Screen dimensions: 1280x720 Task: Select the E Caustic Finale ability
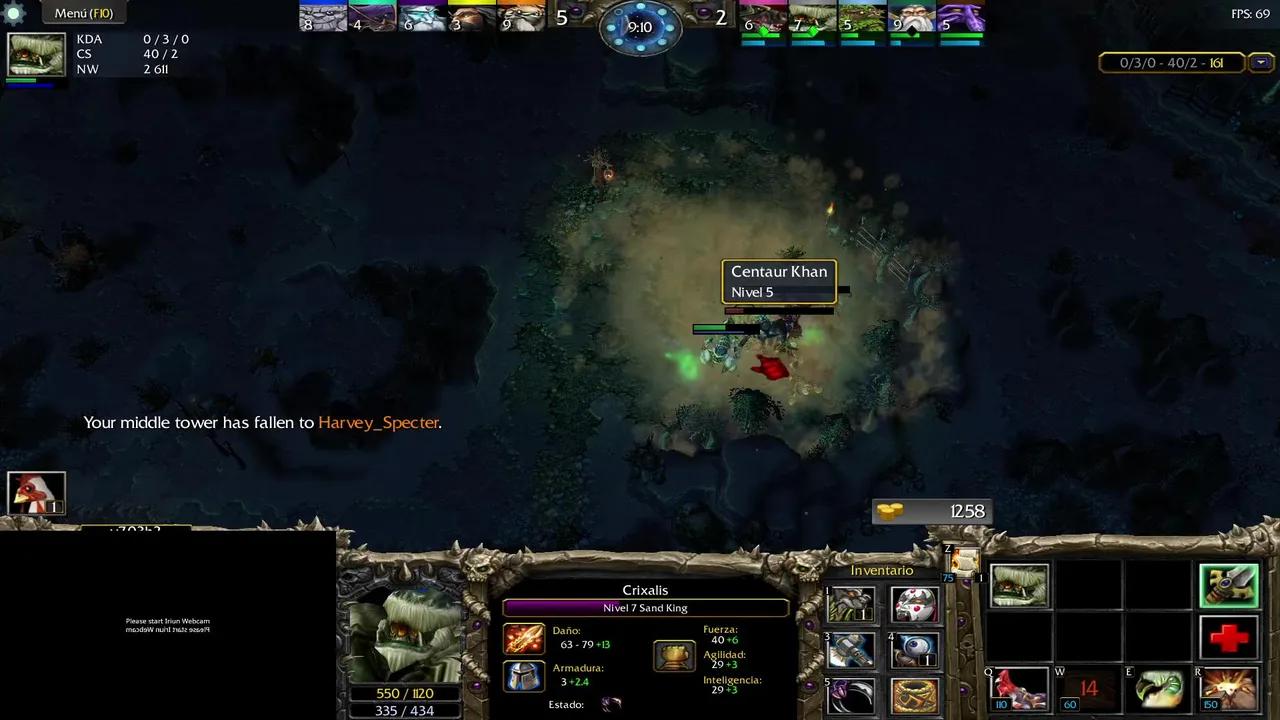click(x=1160, y=688)
